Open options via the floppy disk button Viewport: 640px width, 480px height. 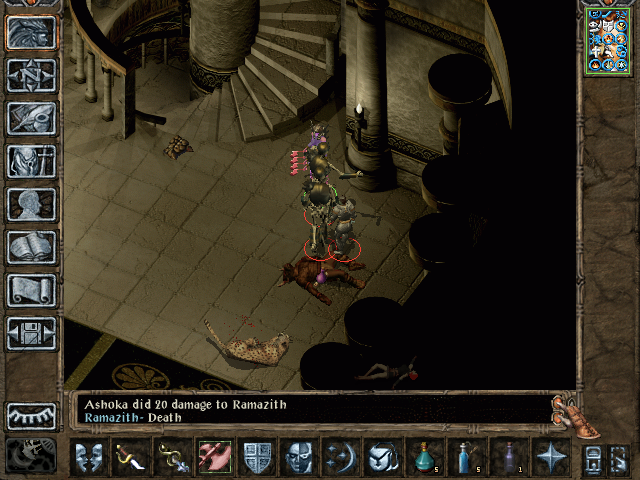[32, 333]
